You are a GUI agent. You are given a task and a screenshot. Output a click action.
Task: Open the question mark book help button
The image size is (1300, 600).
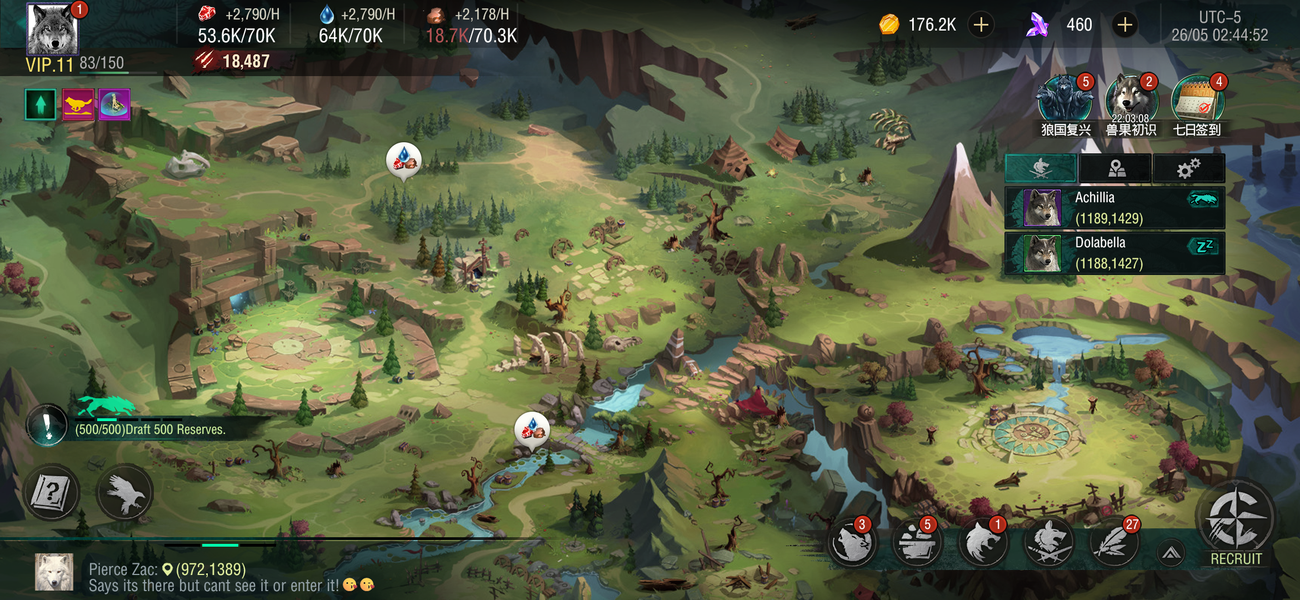[51, 492]
